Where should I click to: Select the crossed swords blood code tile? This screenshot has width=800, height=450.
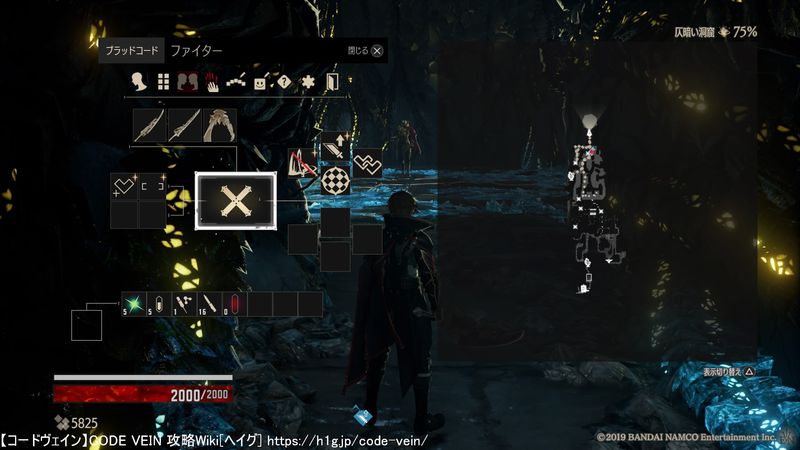coord(236,203)
